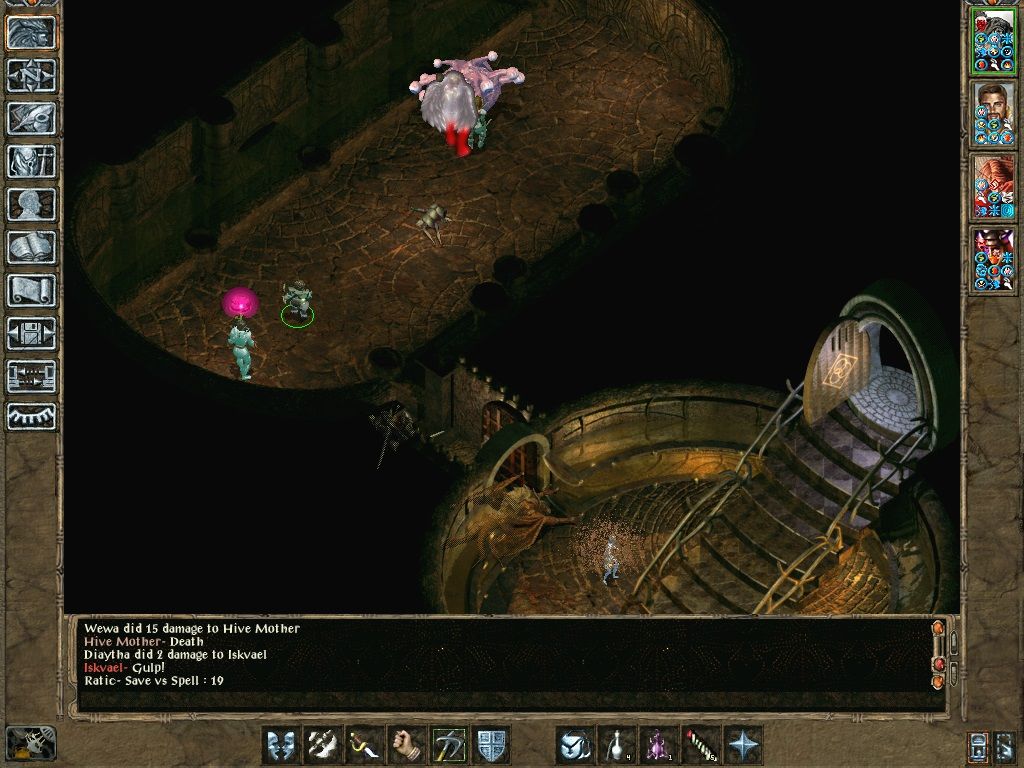The width and height of the screenshot is (1024, 768).
Task: Select the bearded man's party portrait
Action: click(x=993, y=114)
